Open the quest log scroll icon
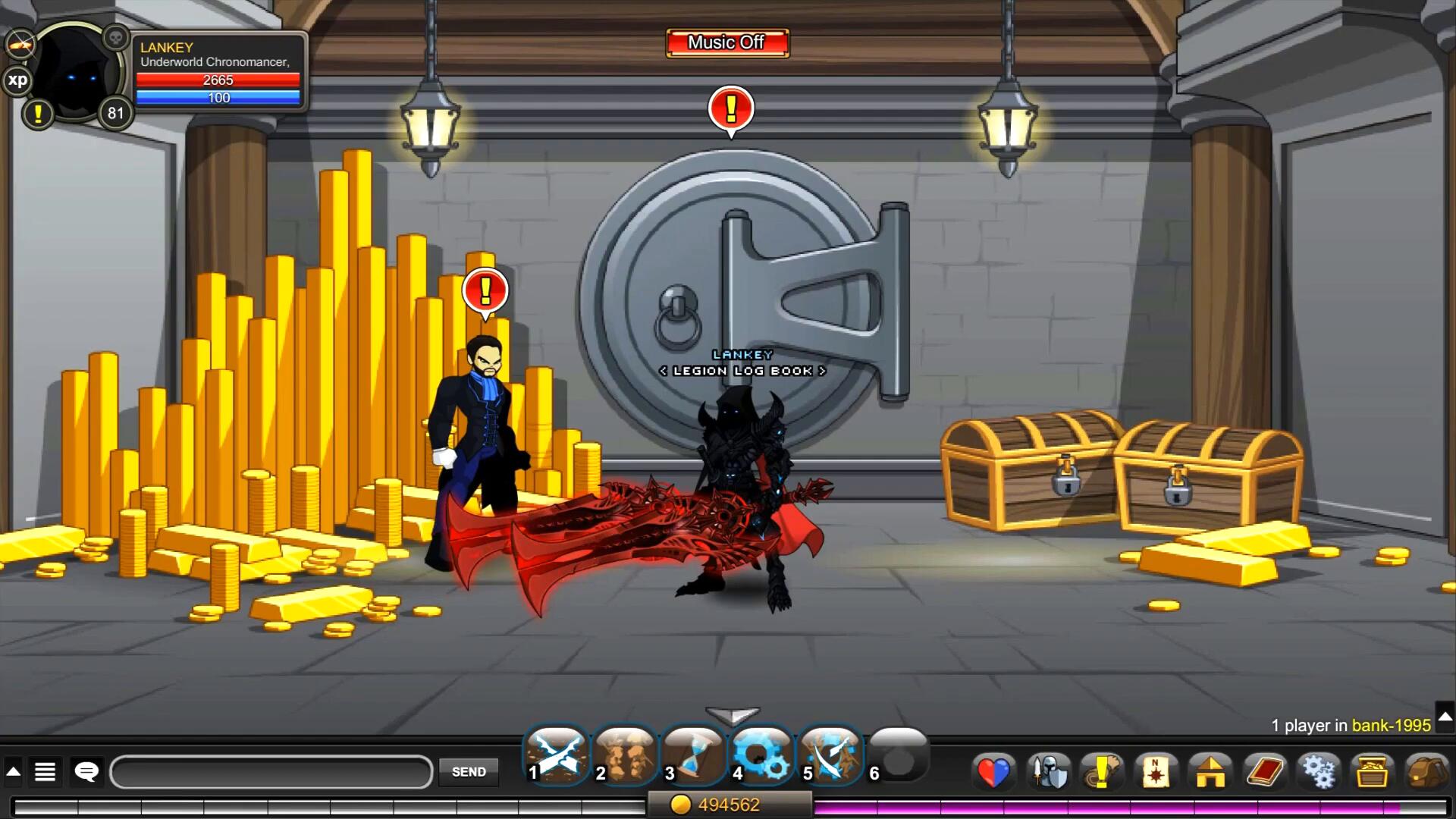The height and width of the screenshot is (819, 1456). 1102,772
